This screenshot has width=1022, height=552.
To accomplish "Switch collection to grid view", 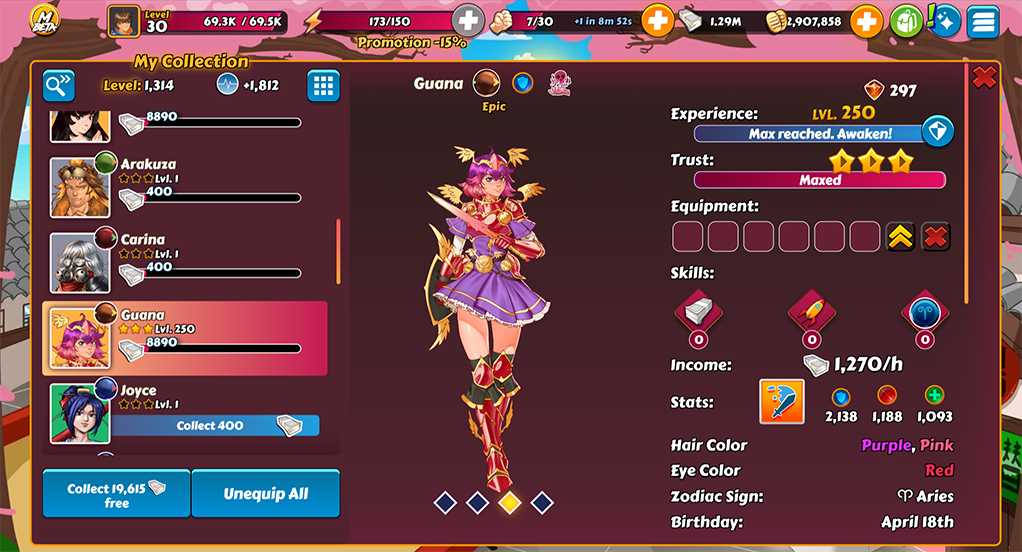I will (323, 86).
